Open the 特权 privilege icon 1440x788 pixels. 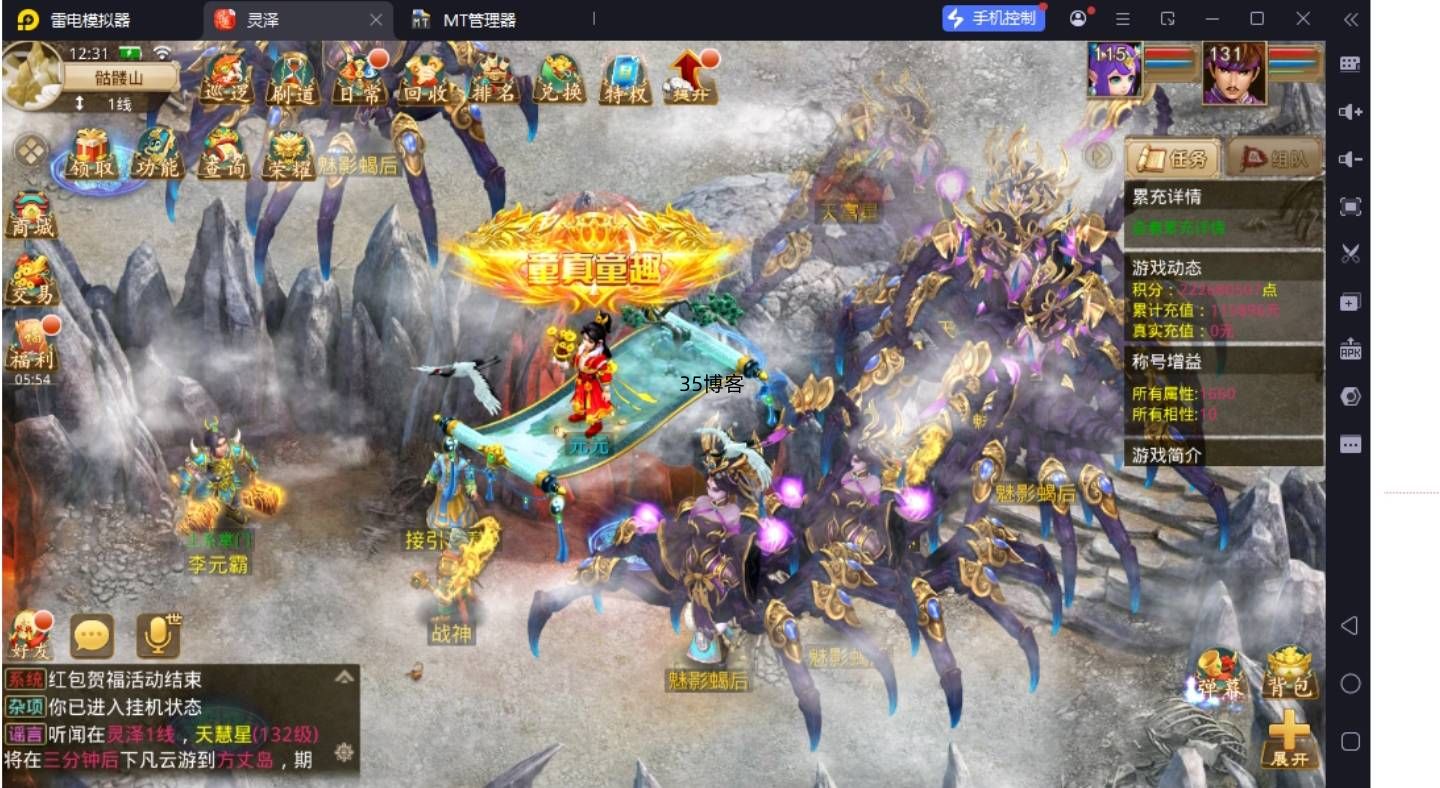pyautogui.click(x=626, y=78)
